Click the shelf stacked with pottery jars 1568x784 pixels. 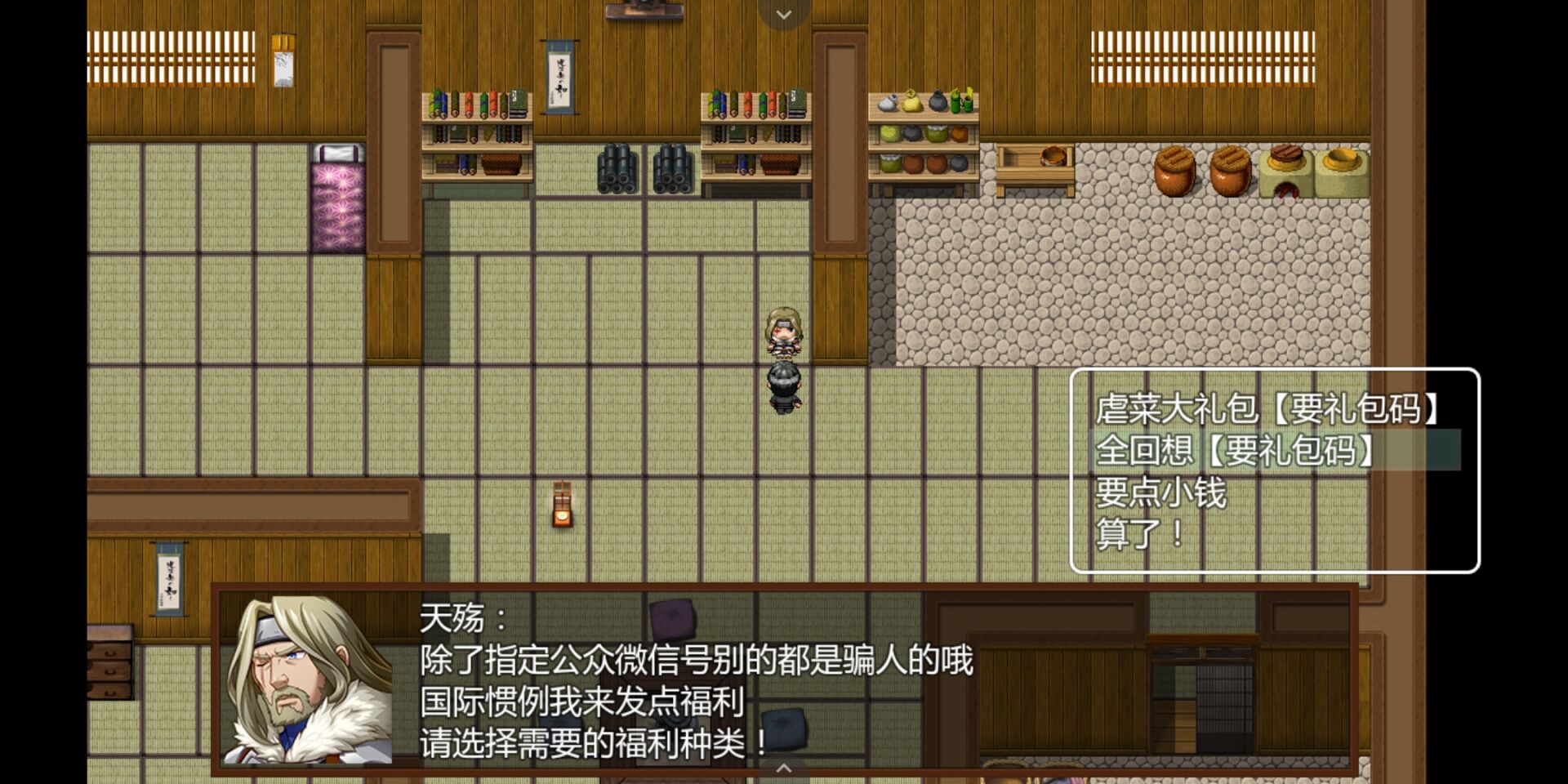point(923,135)
